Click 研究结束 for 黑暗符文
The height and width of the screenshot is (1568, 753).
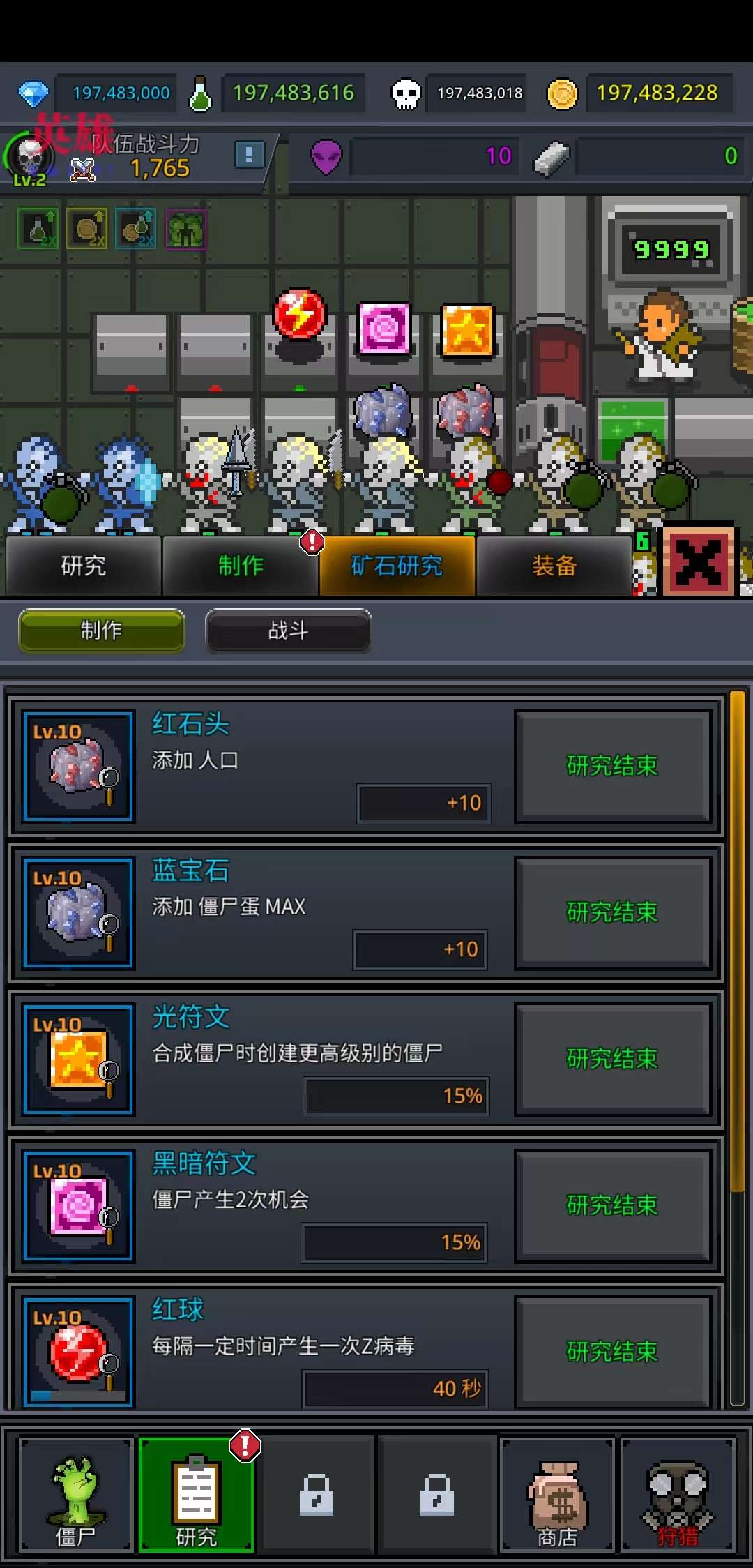(x=612, y=1205)
